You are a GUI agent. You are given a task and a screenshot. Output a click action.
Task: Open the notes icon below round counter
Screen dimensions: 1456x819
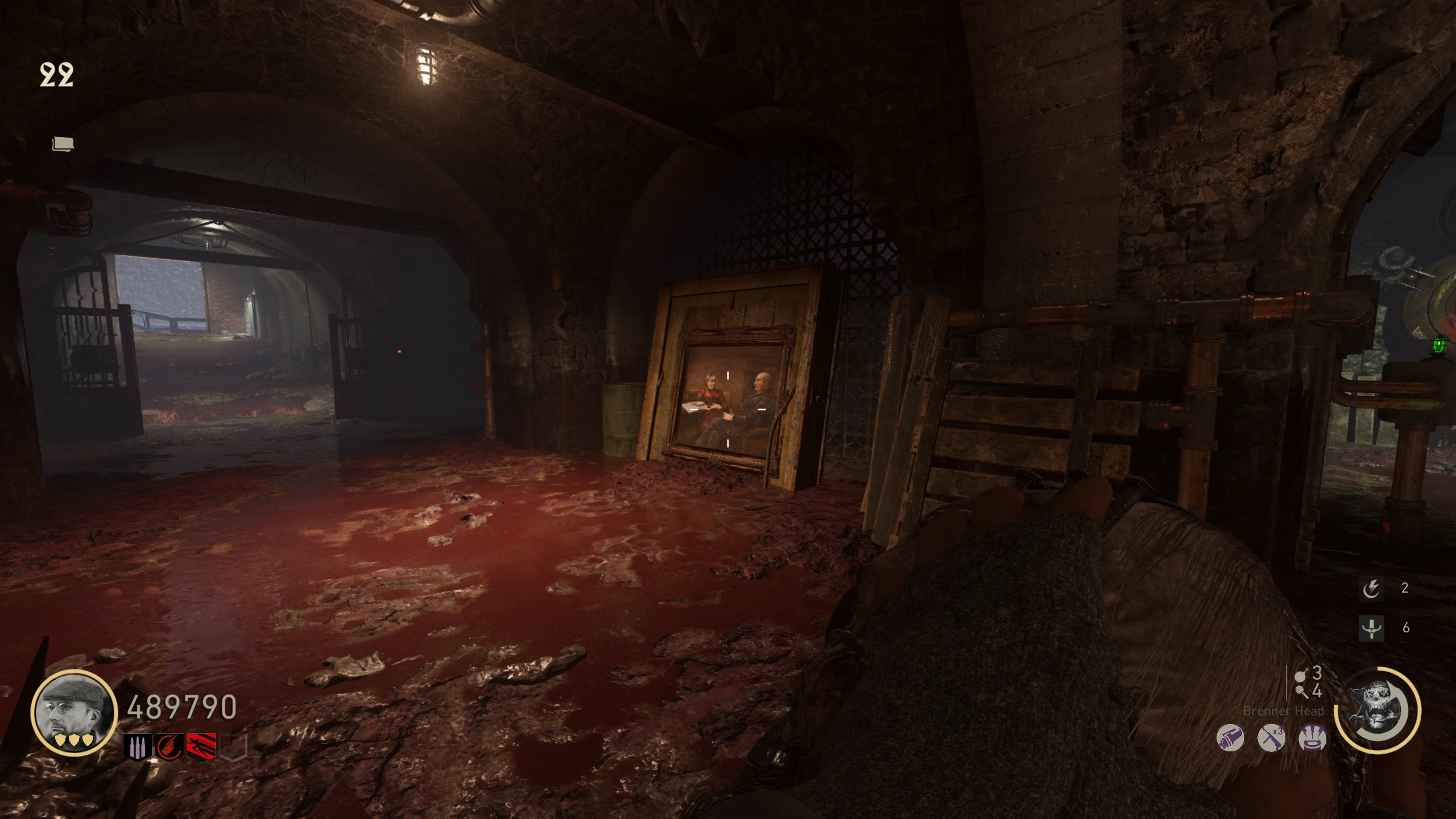point(63,144)
